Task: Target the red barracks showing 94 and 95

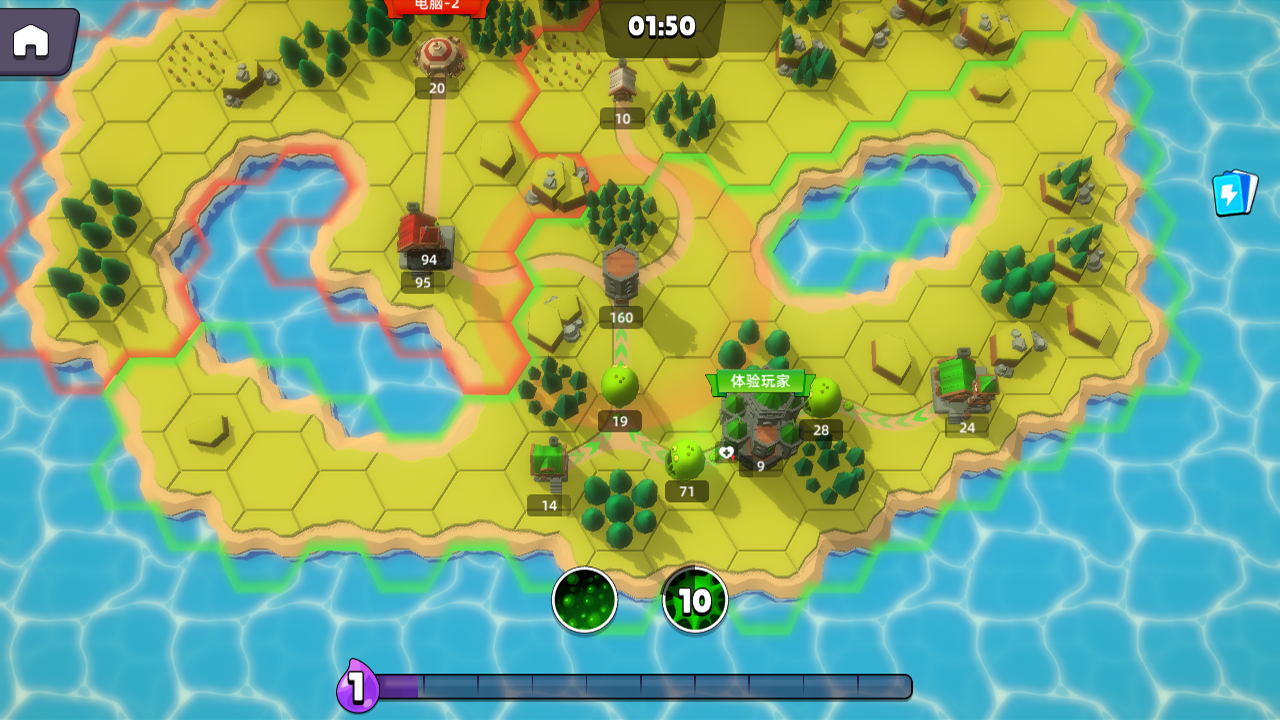Action: [x=425, y=237]
